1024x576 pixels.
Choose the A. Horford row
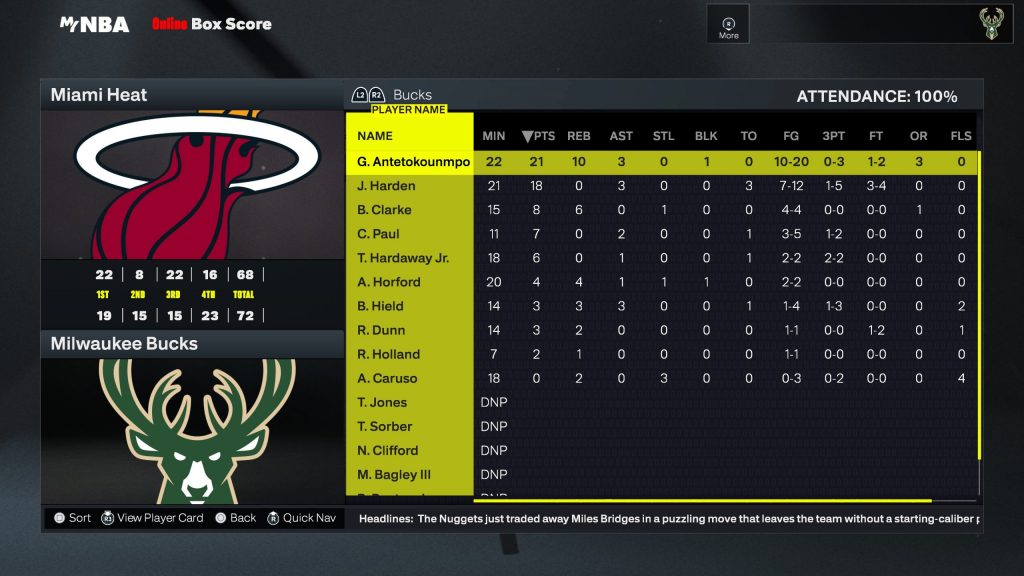pos(389,282)
